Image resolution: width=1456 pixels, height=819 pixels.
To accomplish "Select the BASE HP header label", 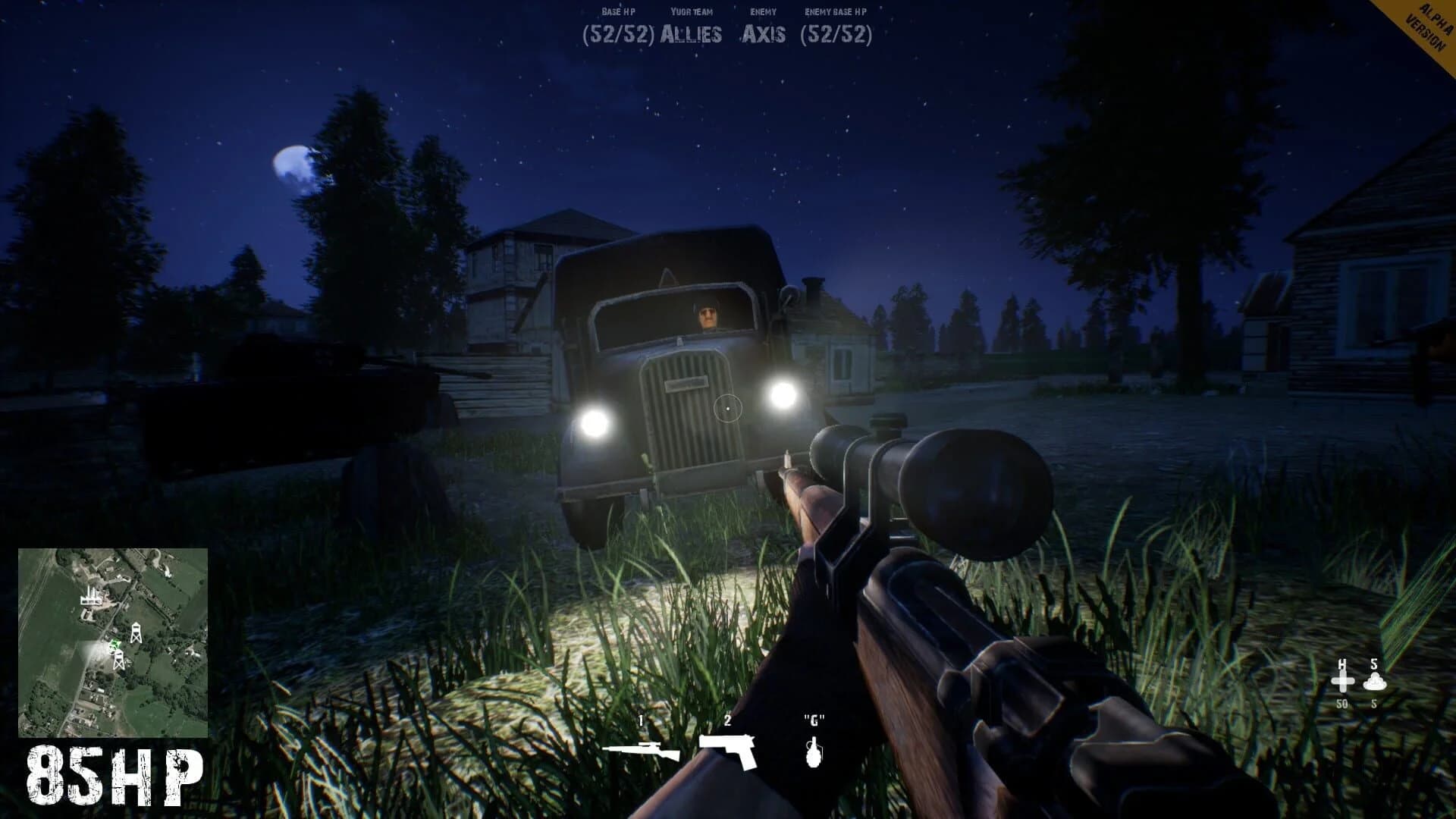I will point(619,11).
